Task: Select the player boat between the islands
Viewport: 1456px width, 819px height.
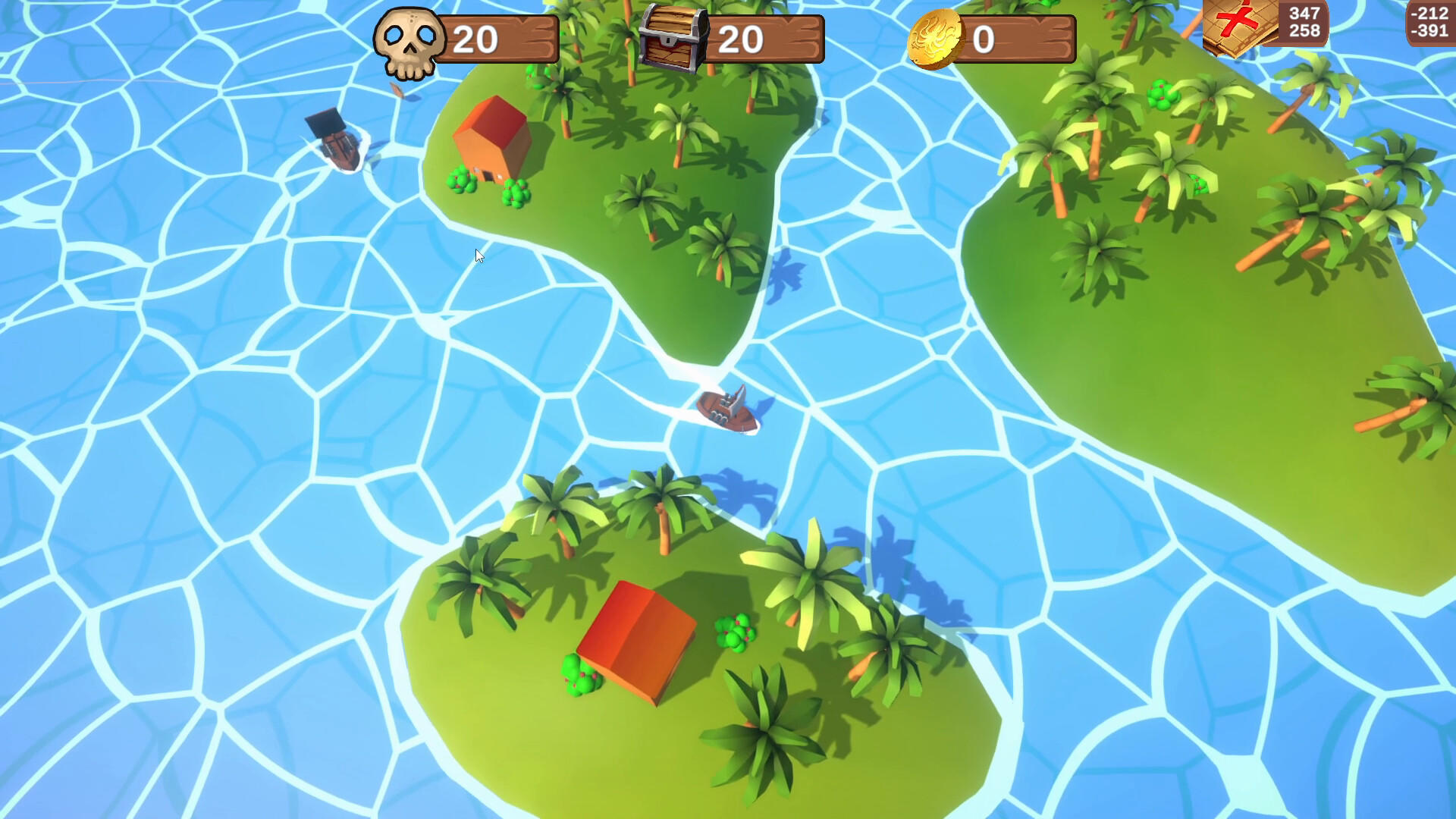Action: pyautogui.click(x=728, y=409)
